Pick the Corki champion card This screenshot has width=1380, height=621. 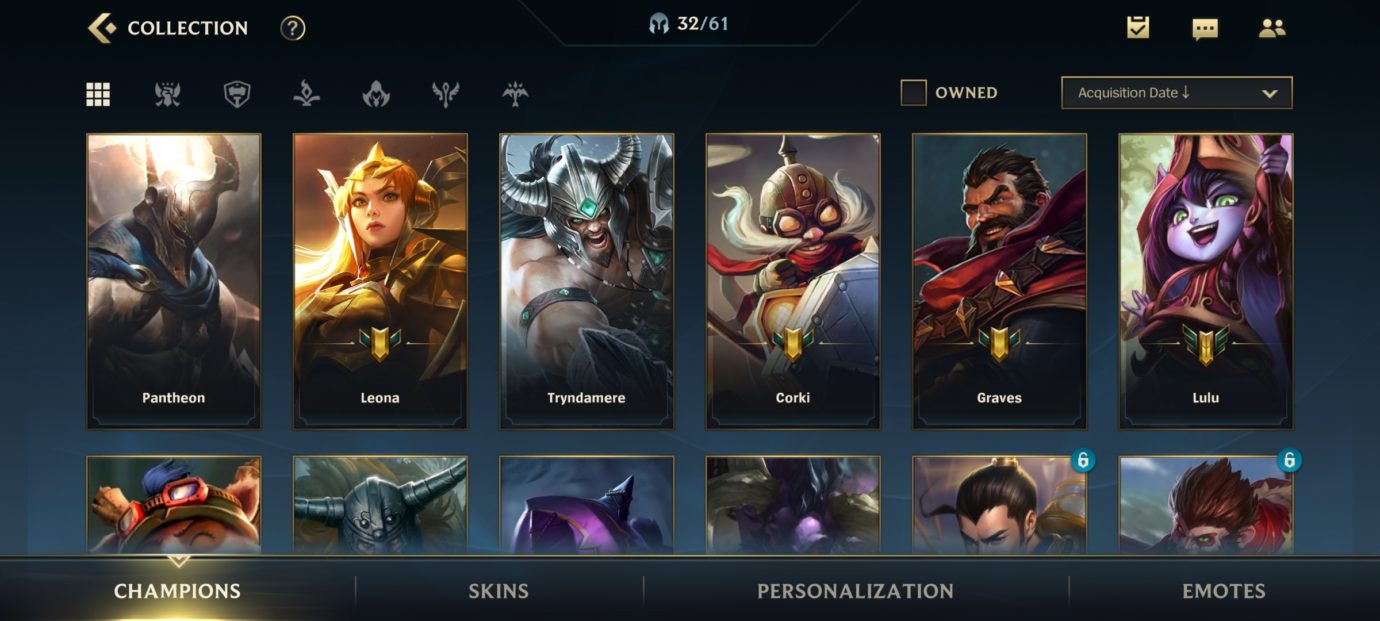pos(793,281)
